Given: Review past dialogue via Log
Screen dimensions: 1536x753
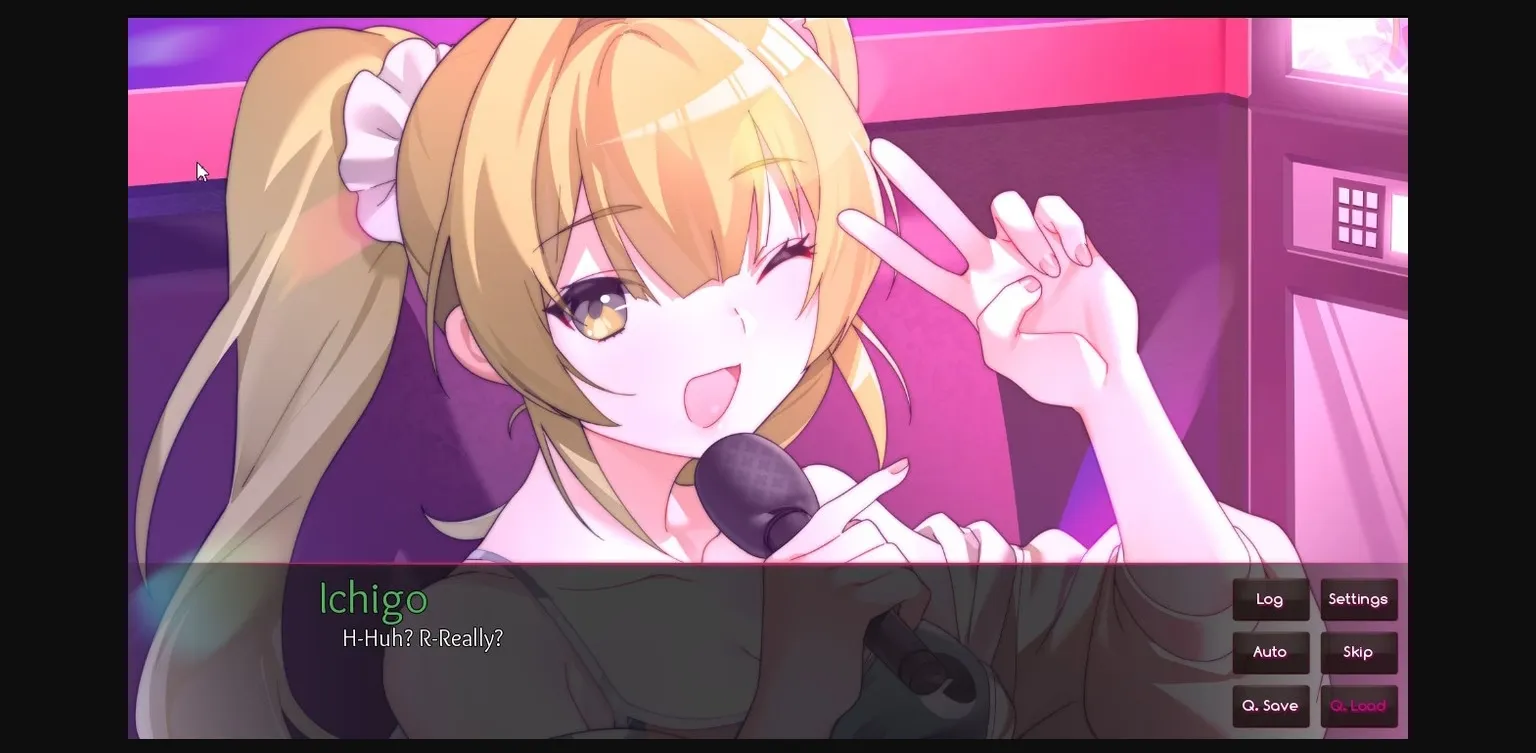Looking at the screenshot, I should [1270, 599].
